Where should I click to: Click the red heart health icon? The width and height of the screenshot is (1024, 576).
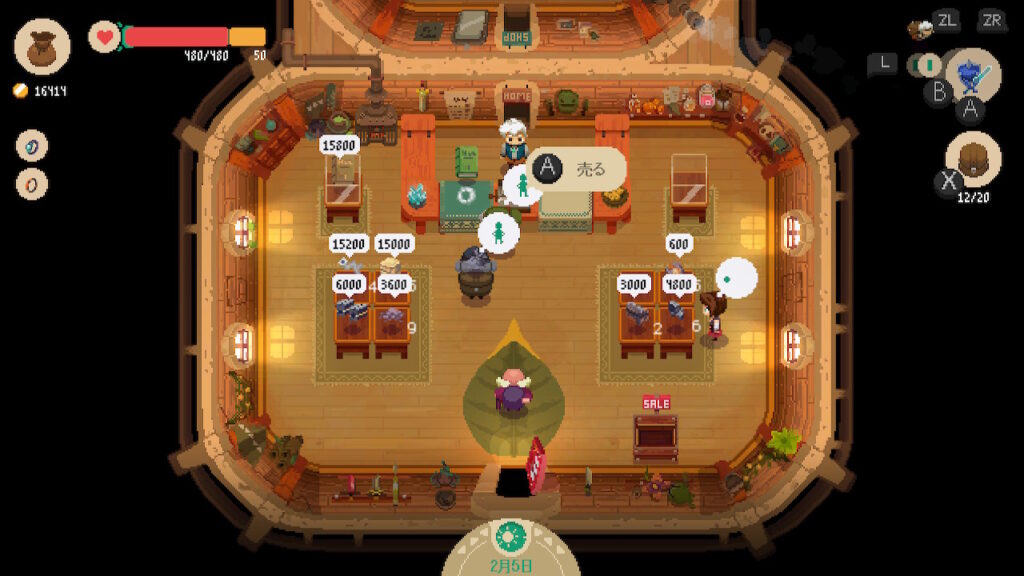coord(104,37)
